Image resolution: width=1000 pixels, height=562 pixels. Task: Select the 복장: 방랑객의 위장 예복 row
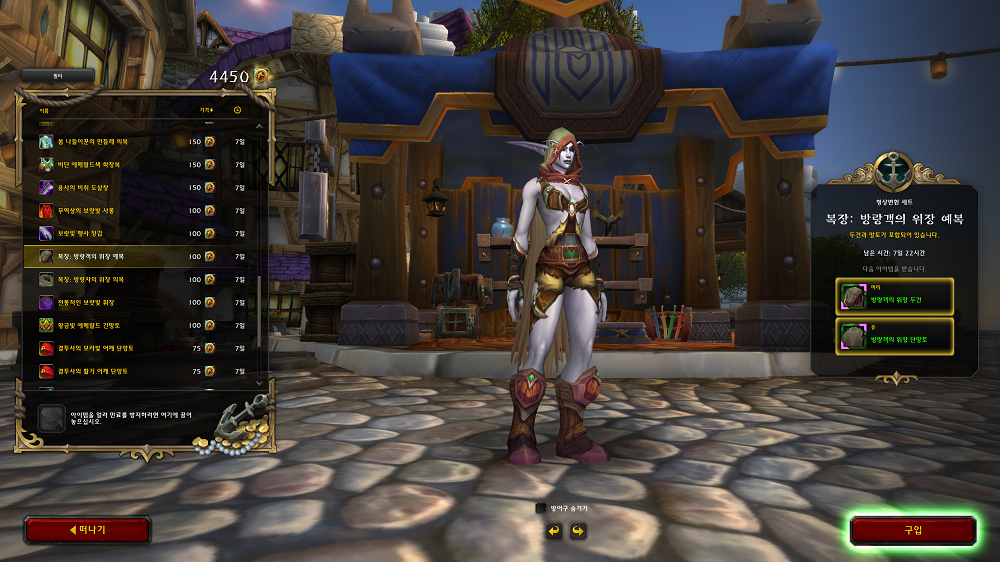[140, 256]
